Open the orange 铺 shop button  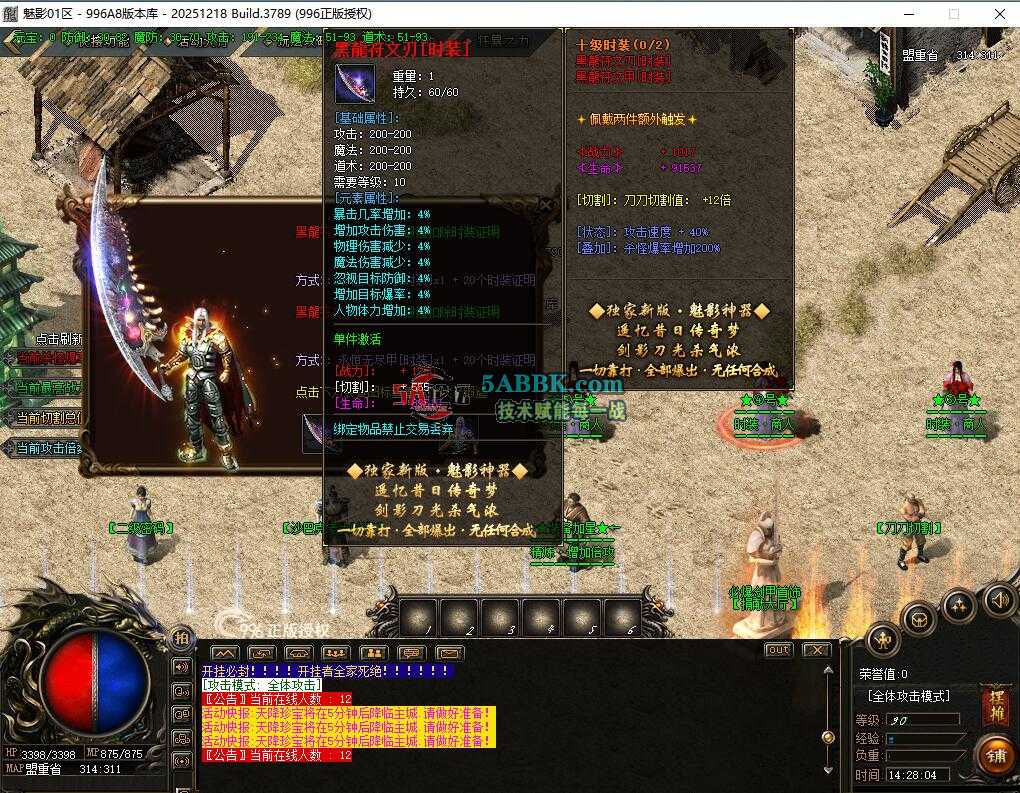[994, 755]
